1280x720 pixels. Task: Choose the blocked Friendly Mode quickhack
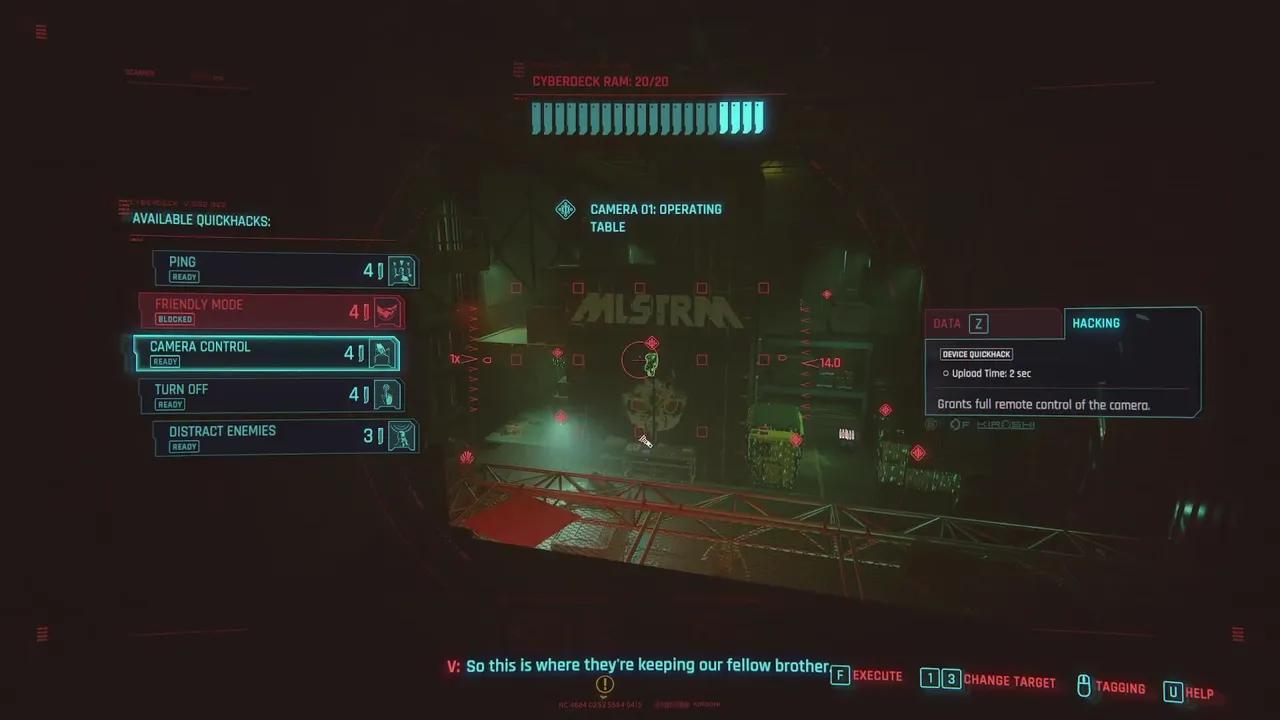click(271, 311)
